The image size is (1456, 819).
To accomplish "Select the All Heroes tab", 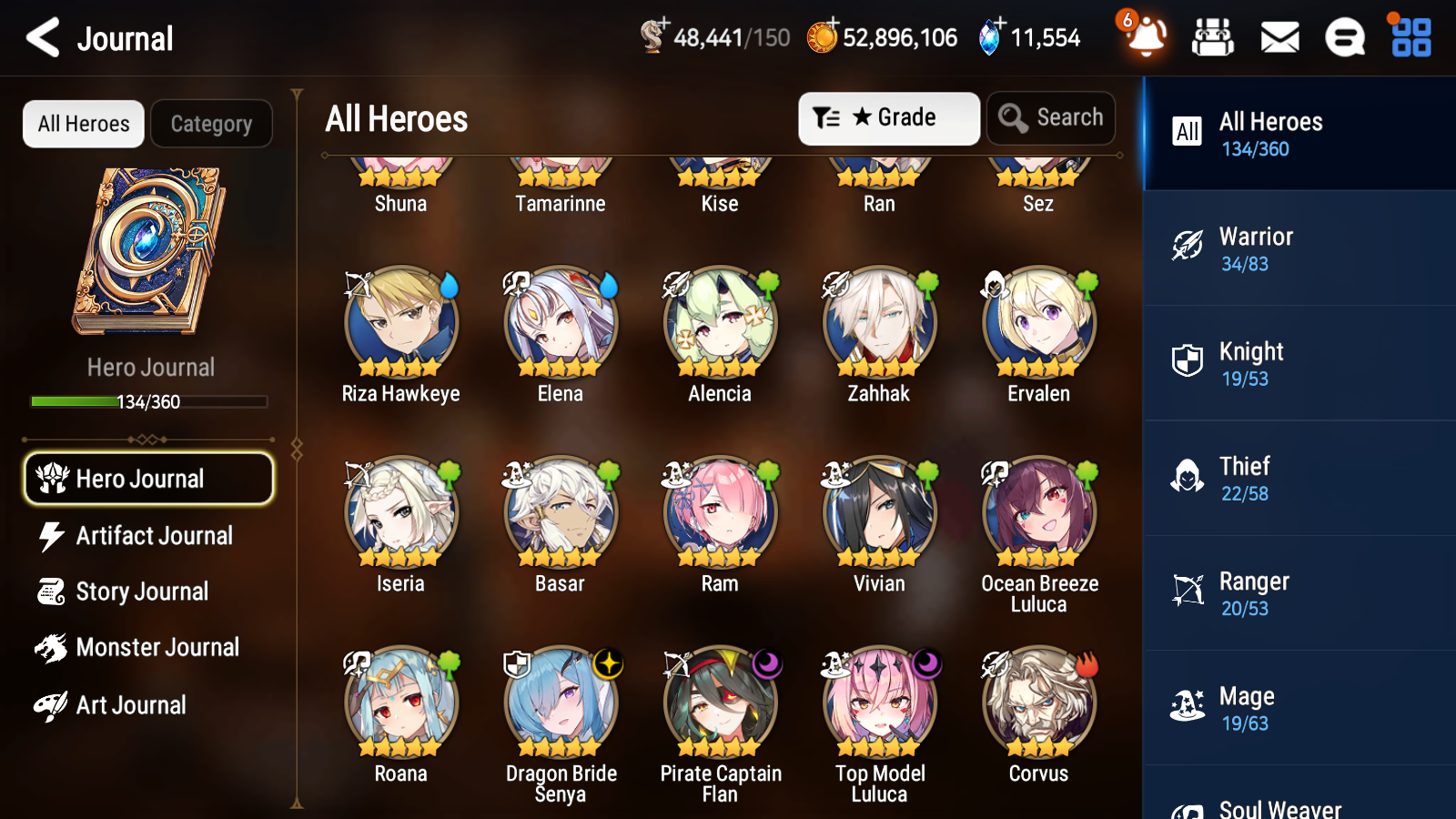I will coord(83,124).
